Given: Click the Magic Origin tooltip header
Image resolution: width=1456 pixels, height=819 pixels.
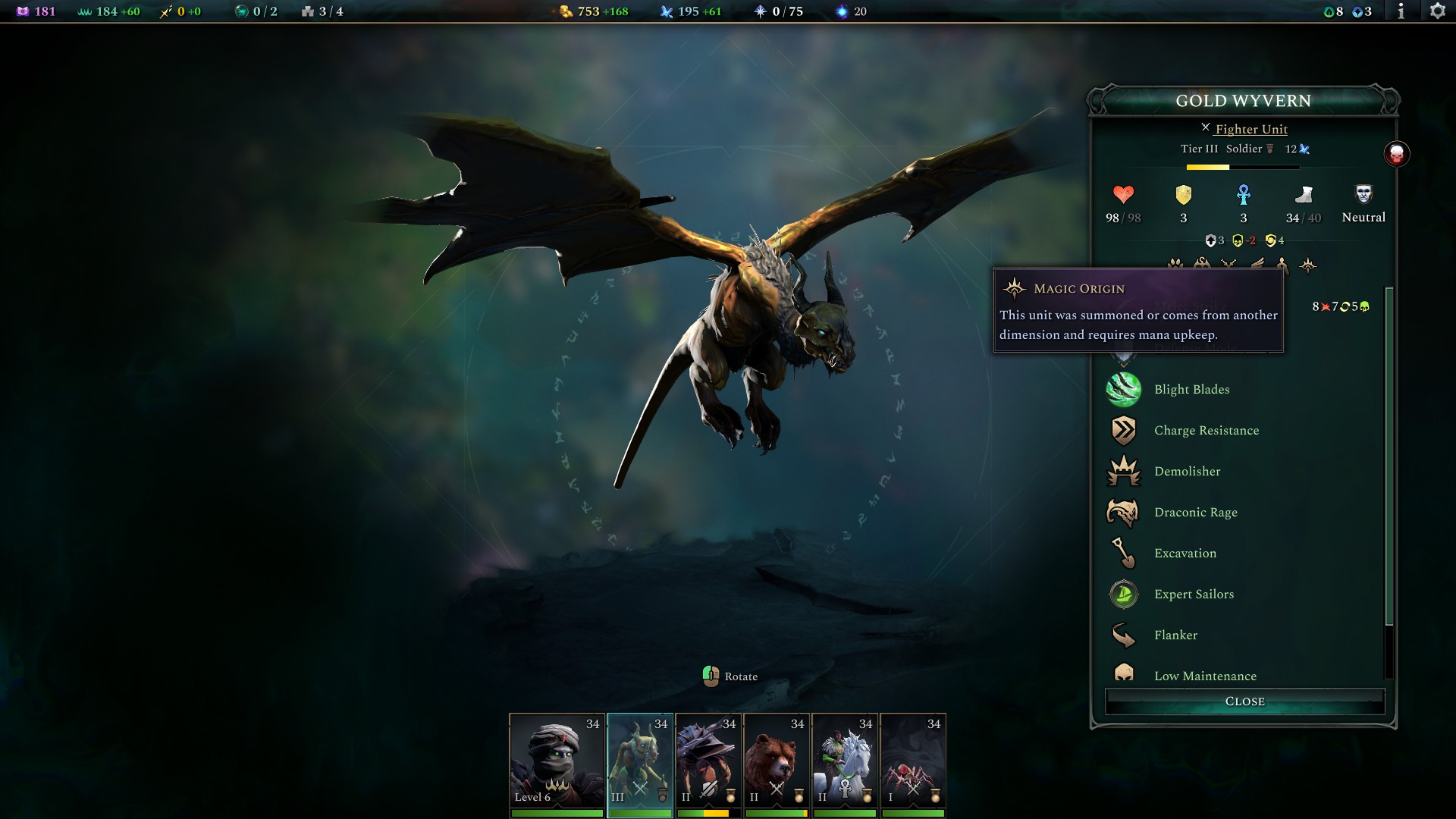Looking at the screenshot, I should pyautogui.click(x=1080, y=288).
